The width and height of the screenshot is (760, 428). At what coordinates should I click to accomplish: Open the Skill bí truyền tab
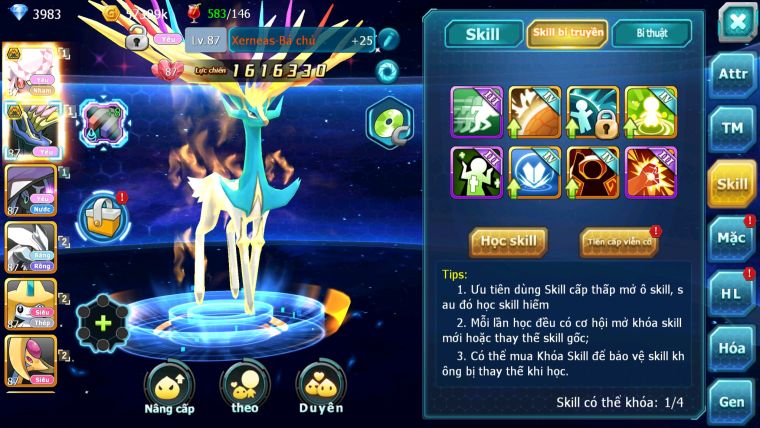(x=566, y=34)
